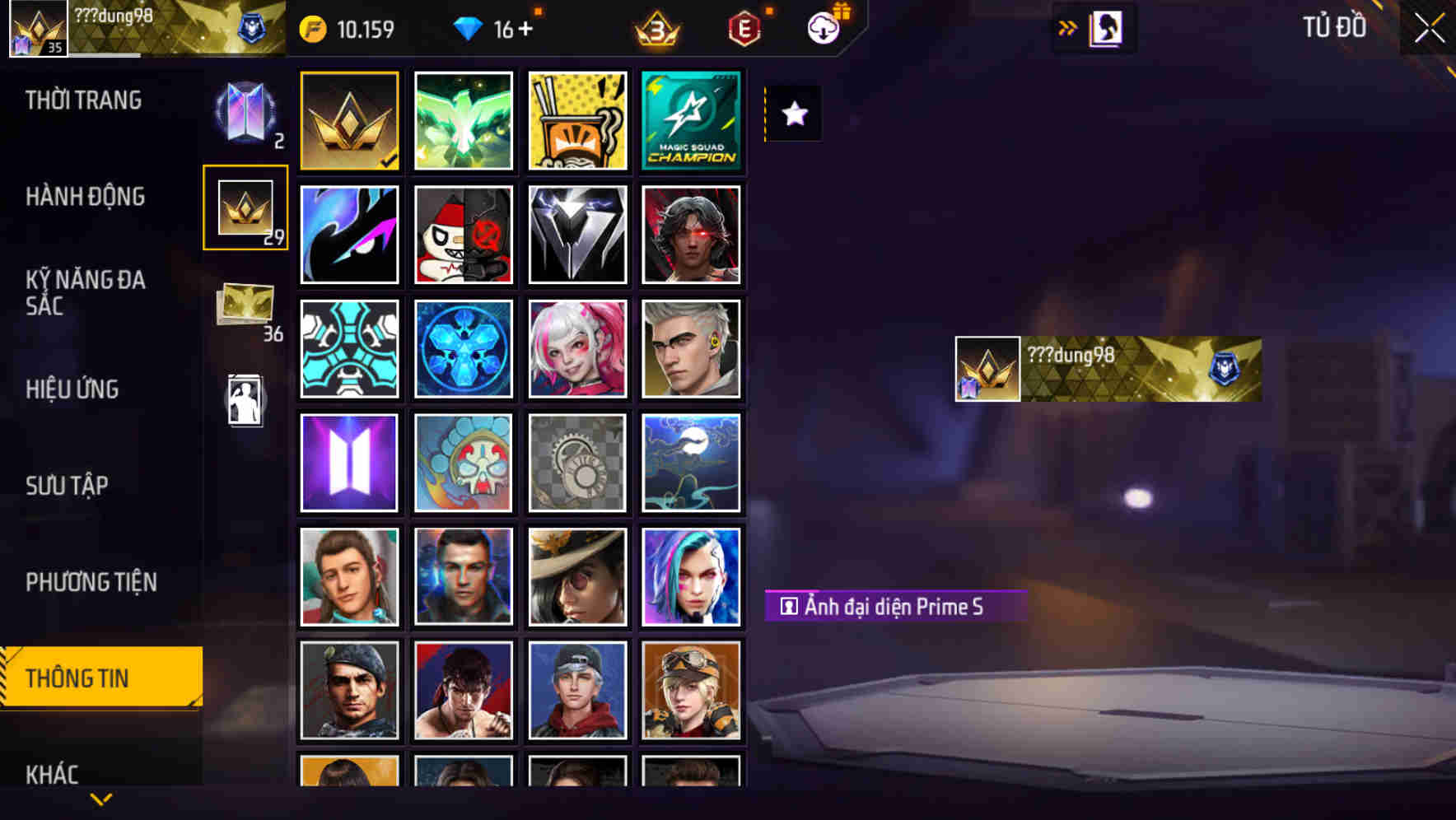1456x820 pixels.
Task: Toggle the favorite star filter
Action: tap(792, 114)
